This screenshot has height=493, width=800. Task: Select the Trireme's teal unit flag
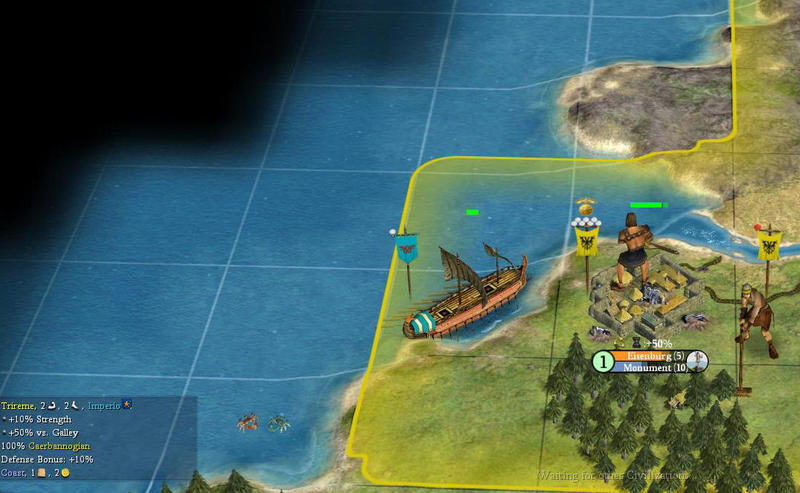[406, 247]
